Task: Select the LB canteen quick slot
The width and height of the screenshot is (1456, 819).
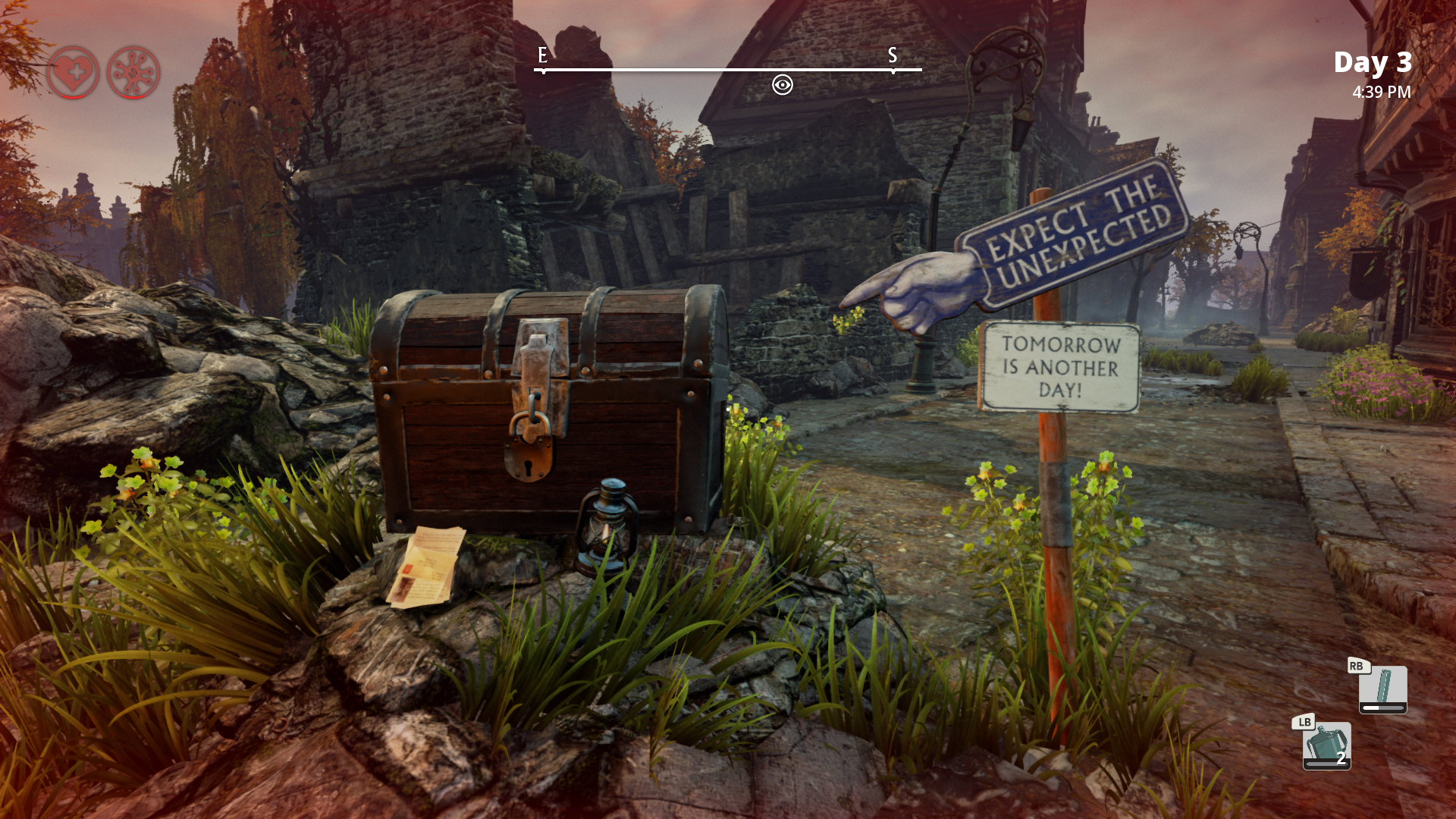Action: (x=1326, y=745)
